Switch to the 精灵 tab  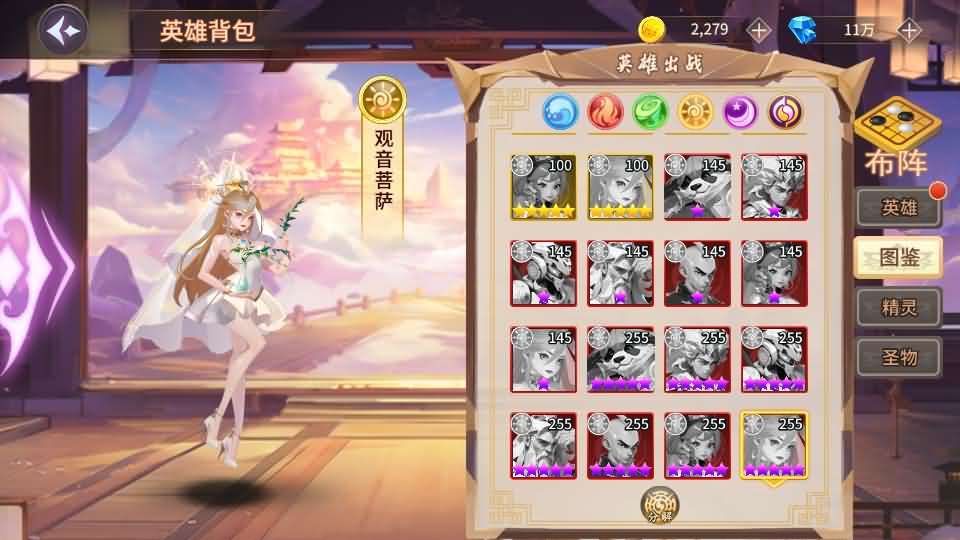pyautogui.click(x=898, y=307)
